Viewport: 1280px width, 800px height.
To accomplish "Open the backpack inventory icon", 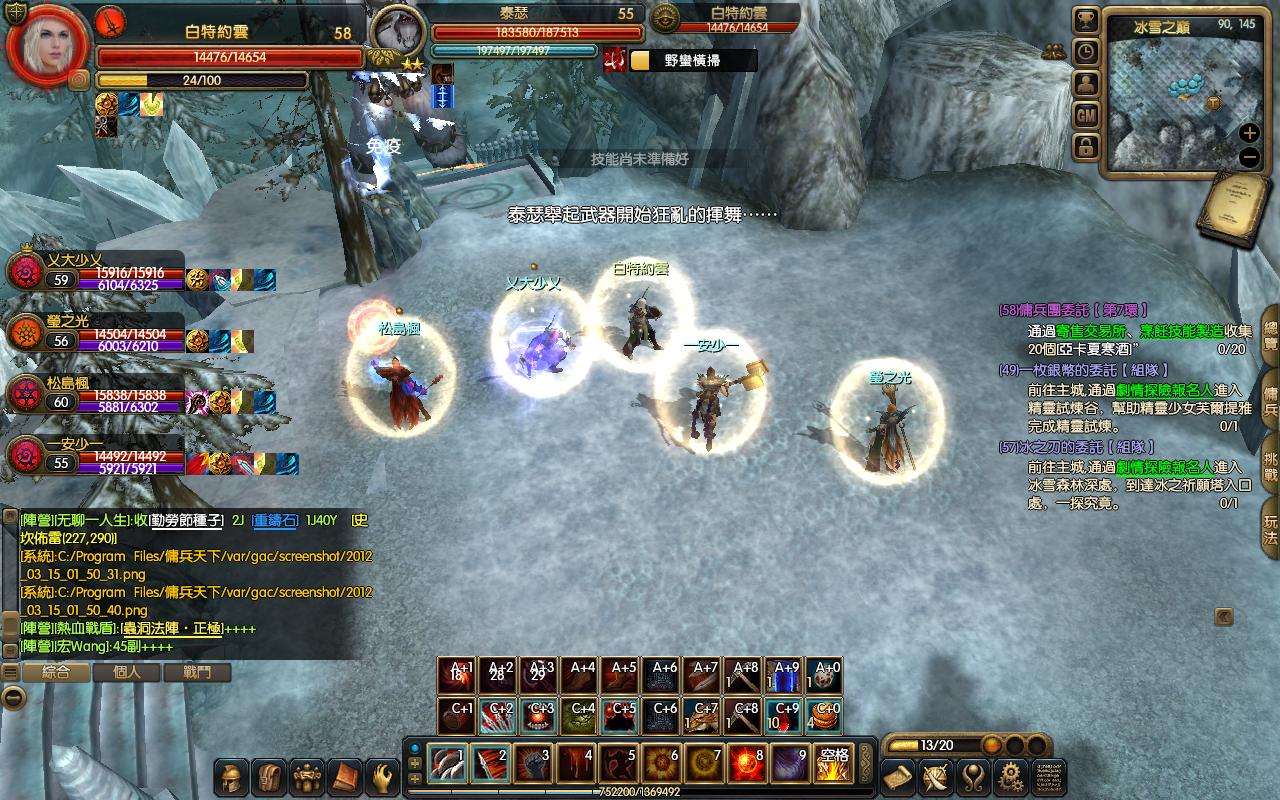I will (270, 777).
